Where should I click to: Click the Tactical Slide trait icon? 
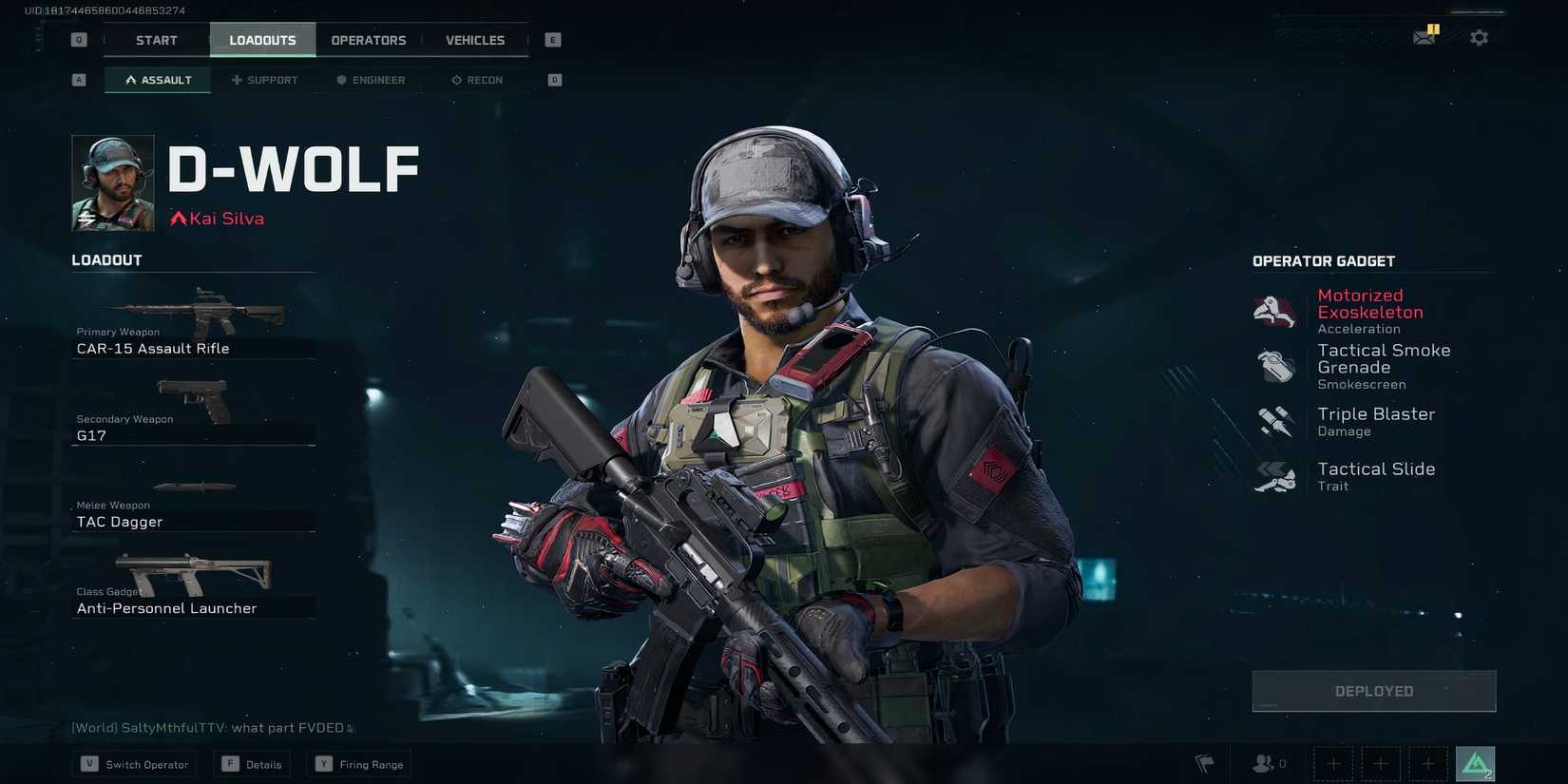(1274, 476)
